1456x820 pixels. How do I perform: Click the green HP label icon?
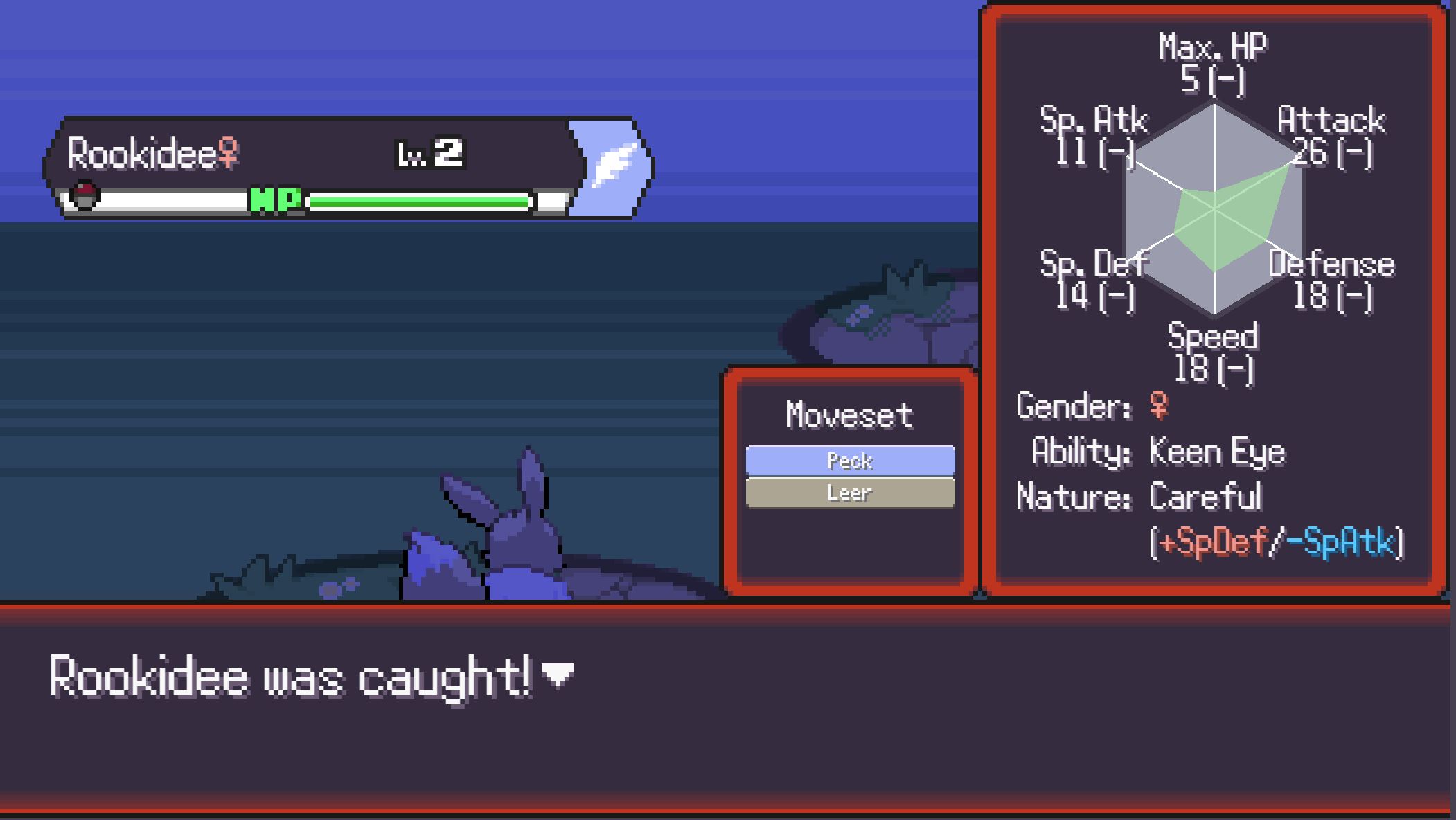(x=276, y=201)
